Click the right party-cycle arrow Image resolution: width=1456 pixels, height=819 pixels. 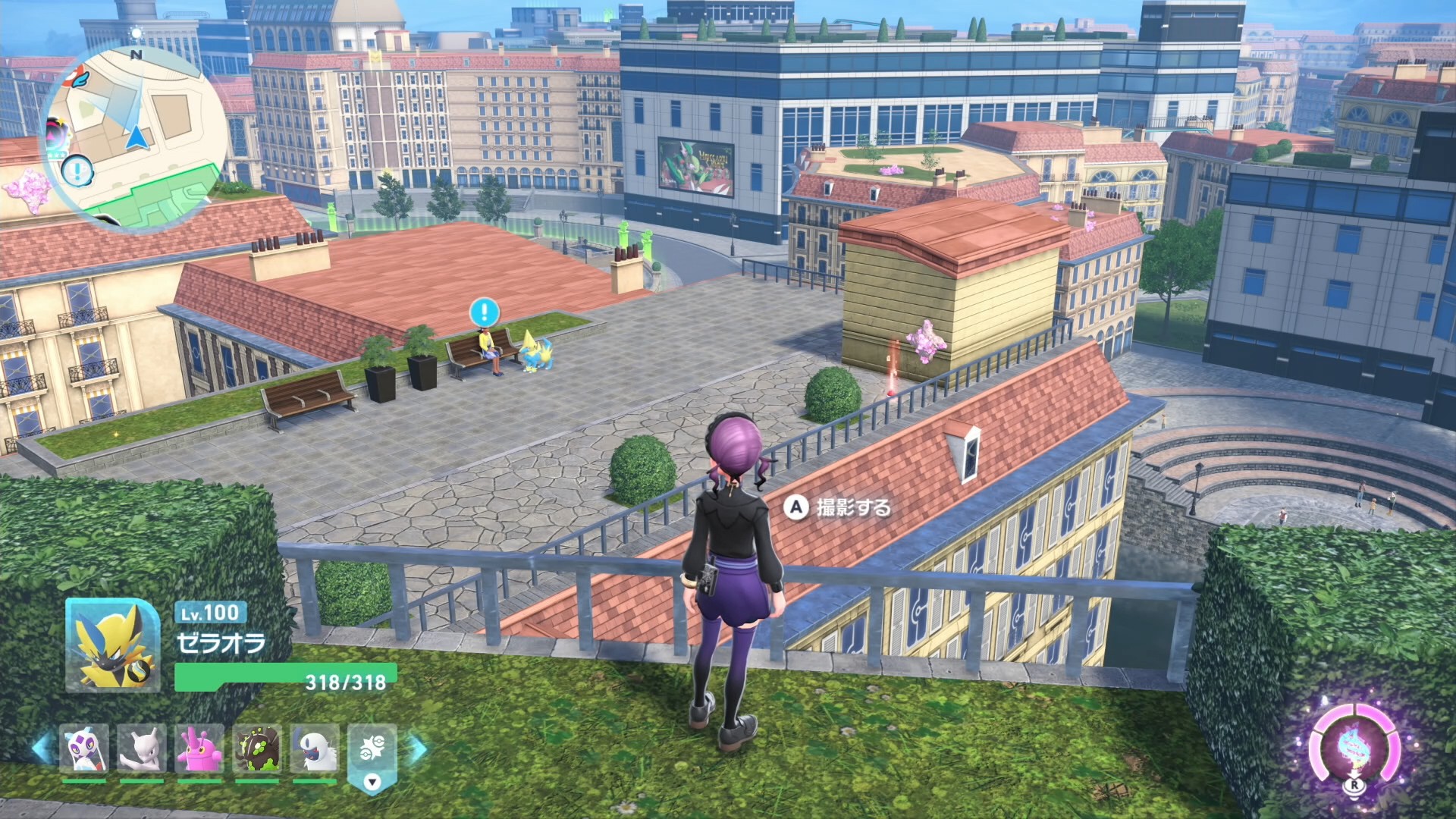click(x=418, y=747)
